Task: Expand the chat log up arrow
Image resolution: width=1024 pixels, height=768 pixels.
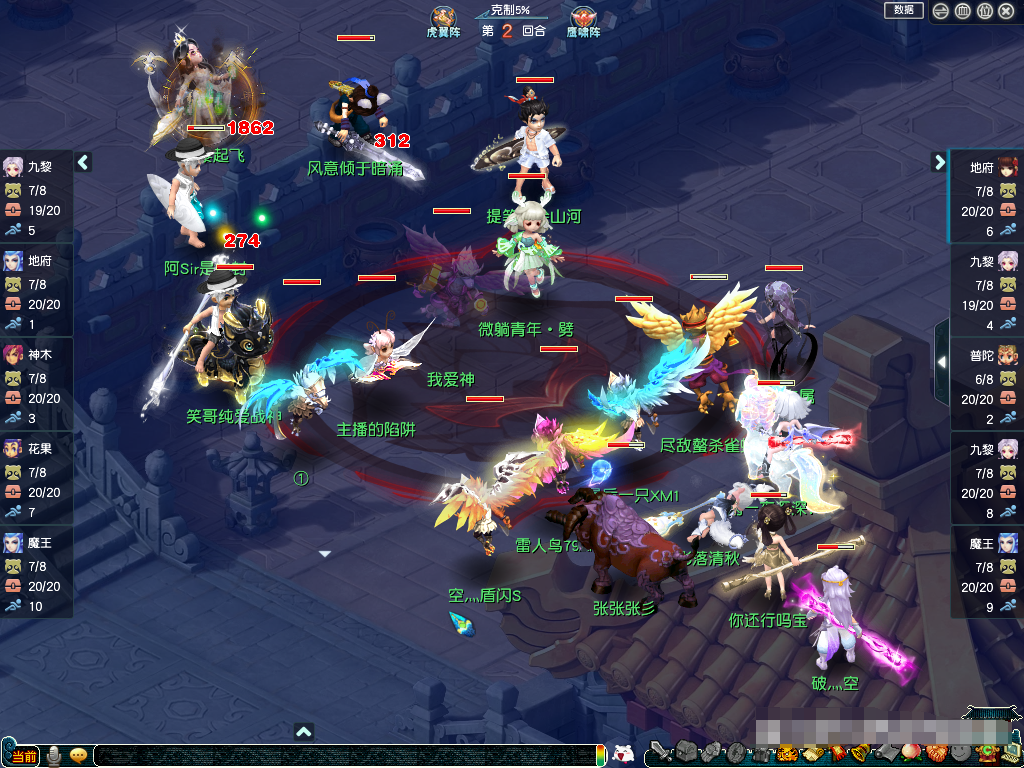Action: (x=305, y=731)
